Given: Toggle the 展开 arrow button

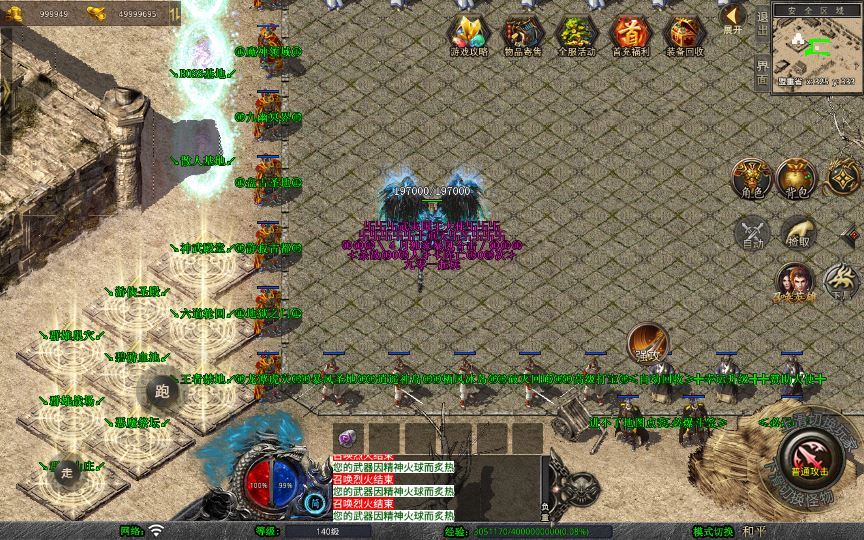Looking at the screenshot, I should 733,18.
